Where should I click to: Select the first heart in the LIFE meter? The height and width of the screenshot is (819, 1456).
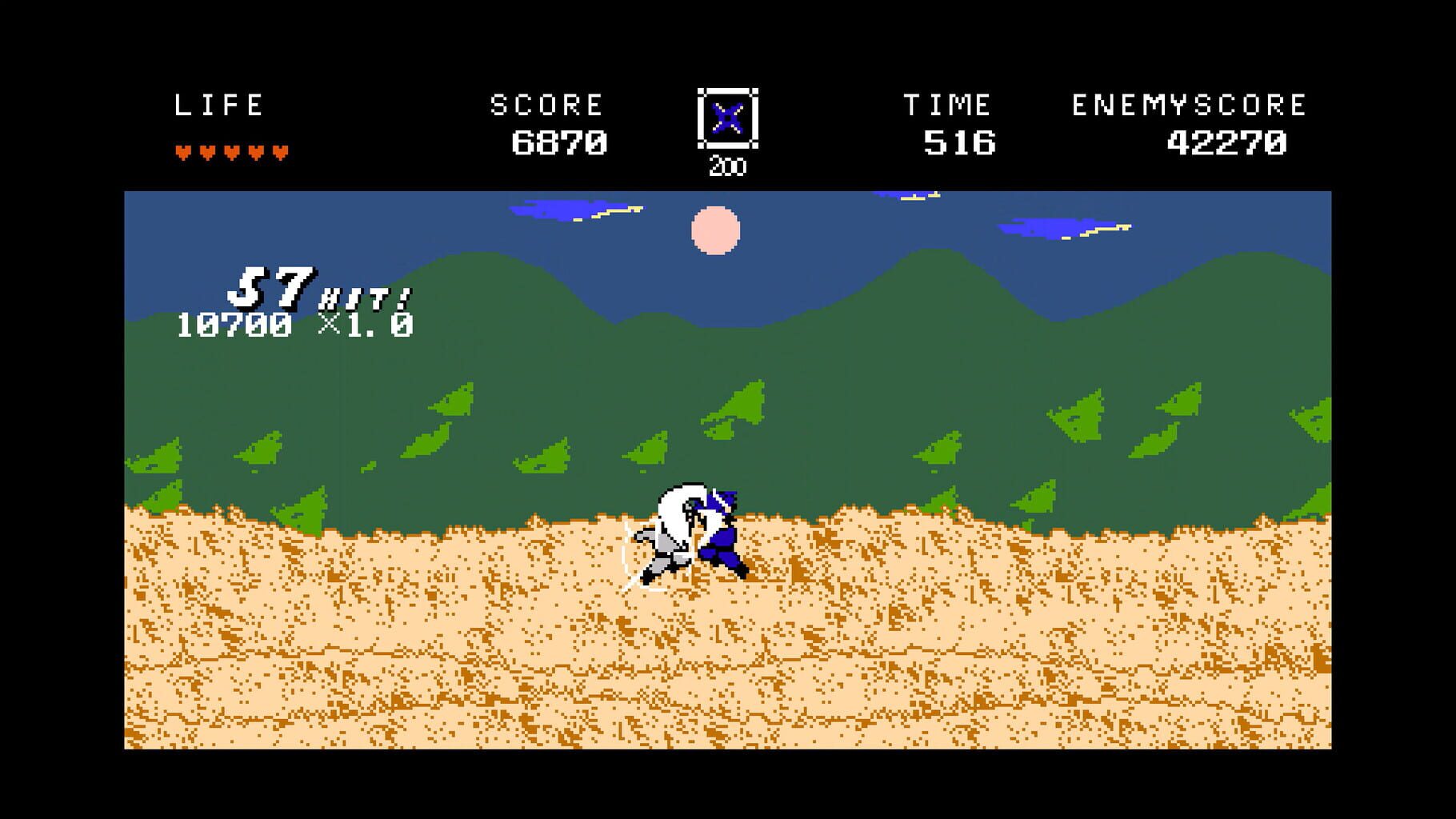click(182, 150)
